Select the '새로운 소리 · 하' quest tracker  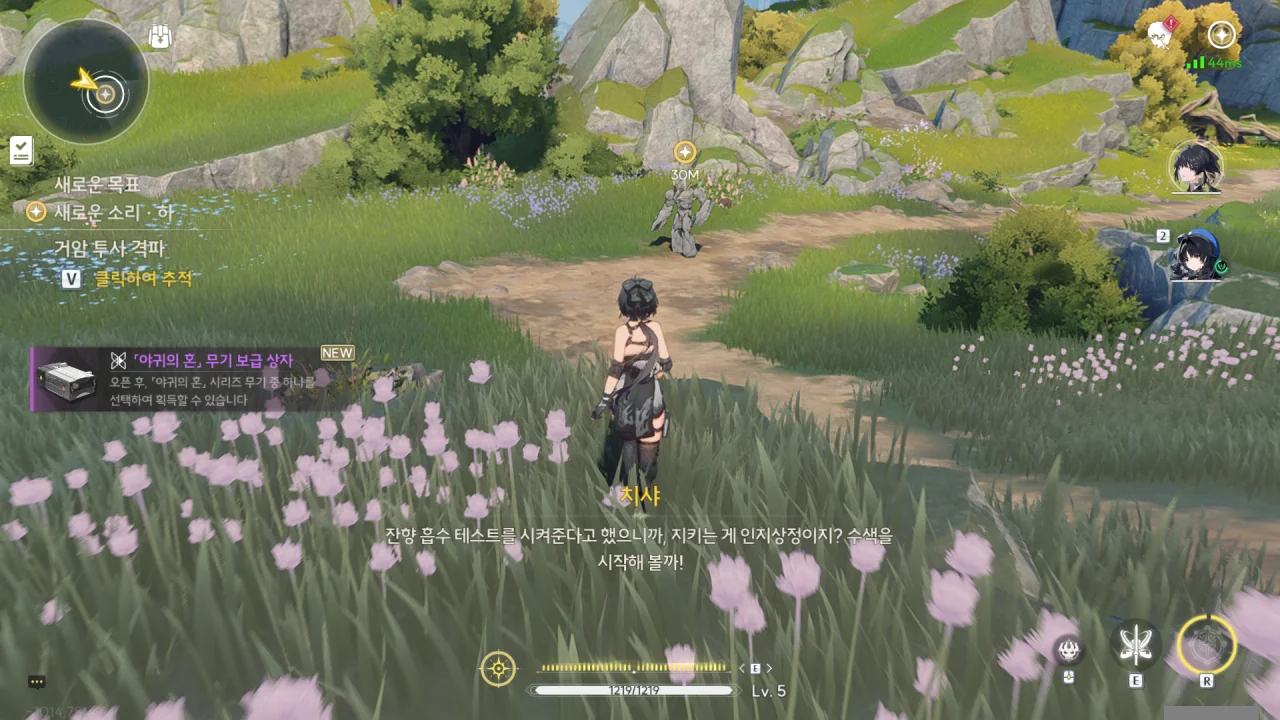pyautogui.click(x=113, y=212)
